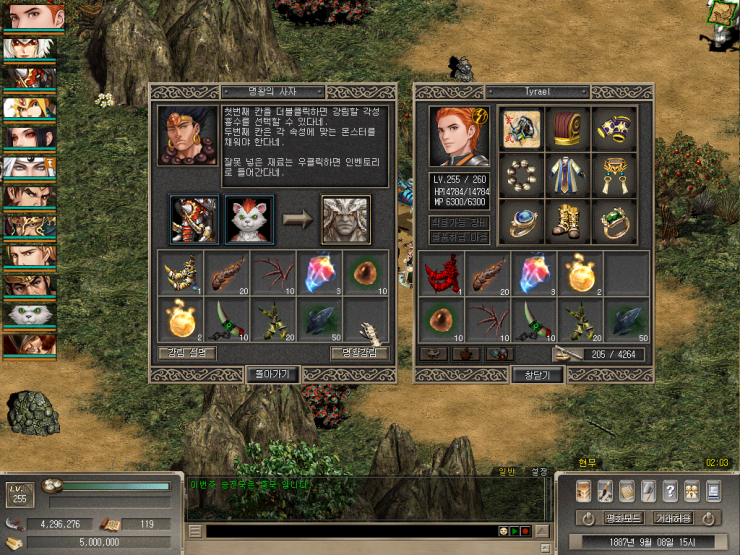740x555 pixels.
Task: Click the bead bracelet equipment slot
Action: [521, 176]
